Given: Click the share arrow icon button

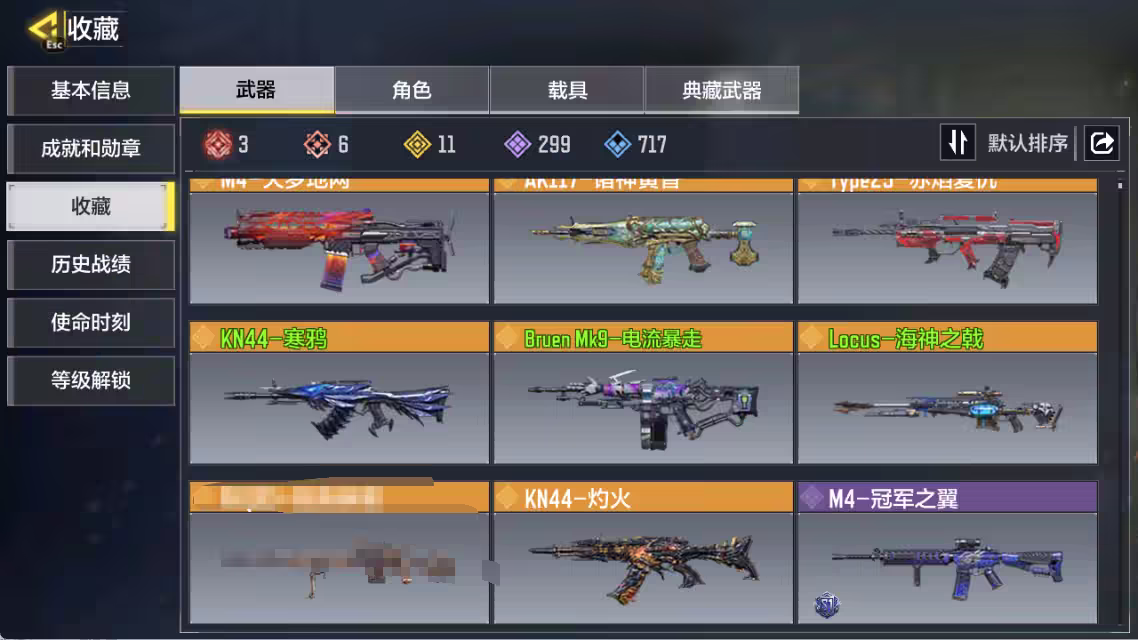Looking at the screenshot, I should (1101, 143).
